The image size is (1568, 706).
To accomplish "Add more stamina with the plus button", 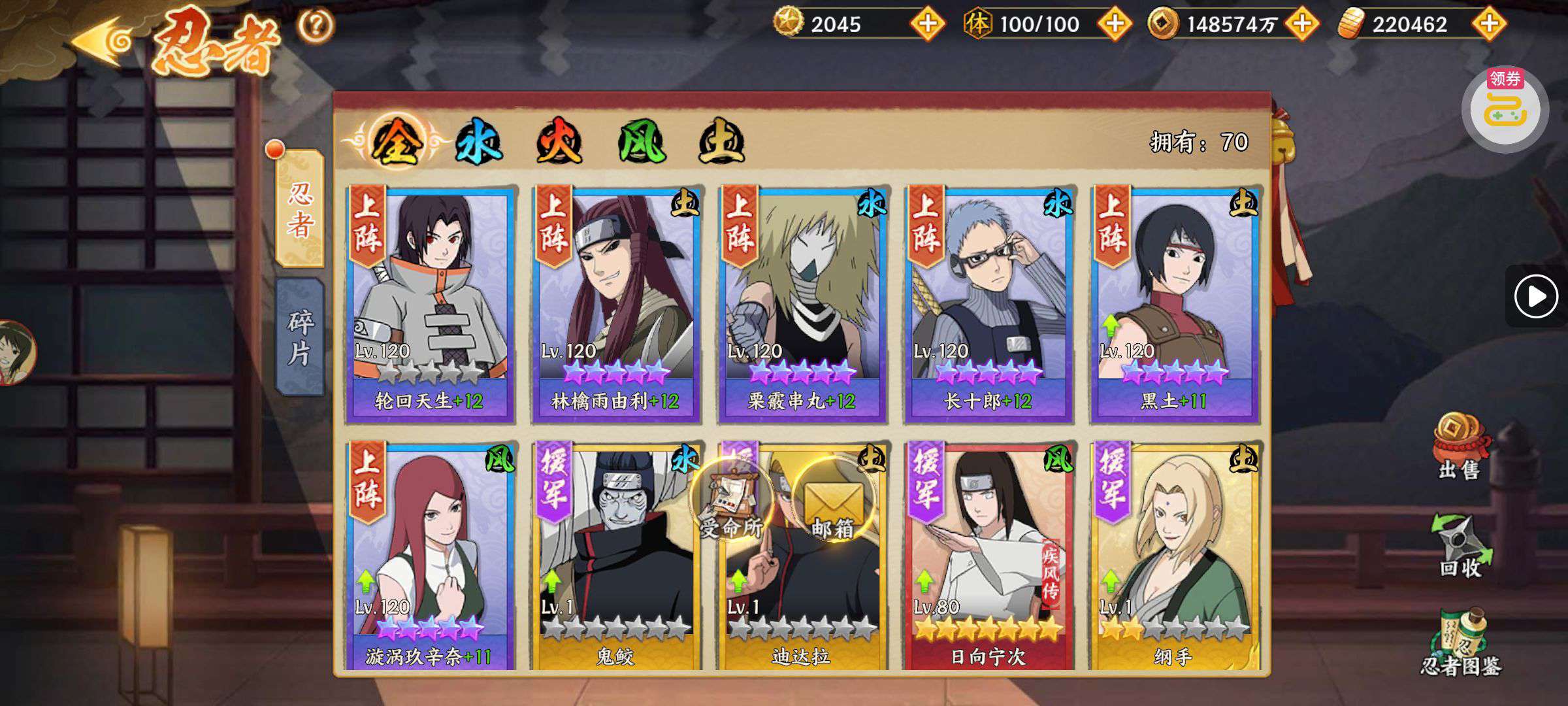I will point(1115,24).
